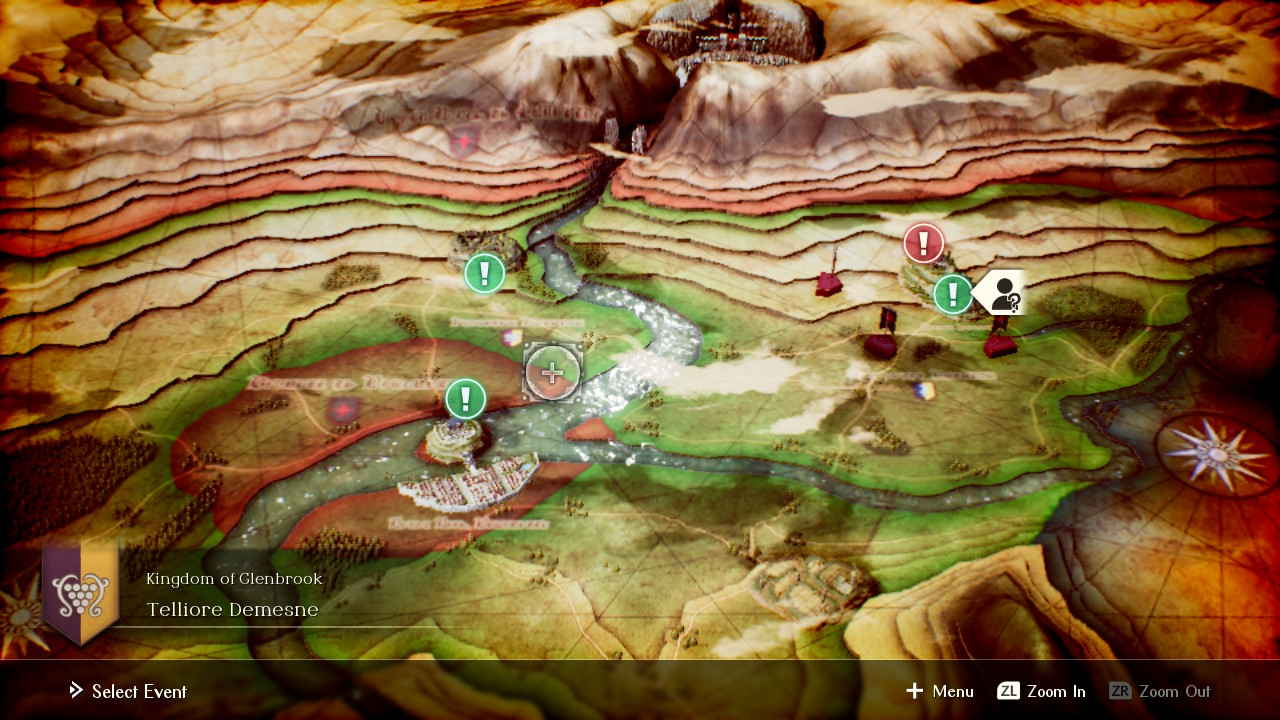Image resolution: width=1280 pixels, height=720 pixels.
Task: Select green event marker beside the person tag
Action: point(953,294)
